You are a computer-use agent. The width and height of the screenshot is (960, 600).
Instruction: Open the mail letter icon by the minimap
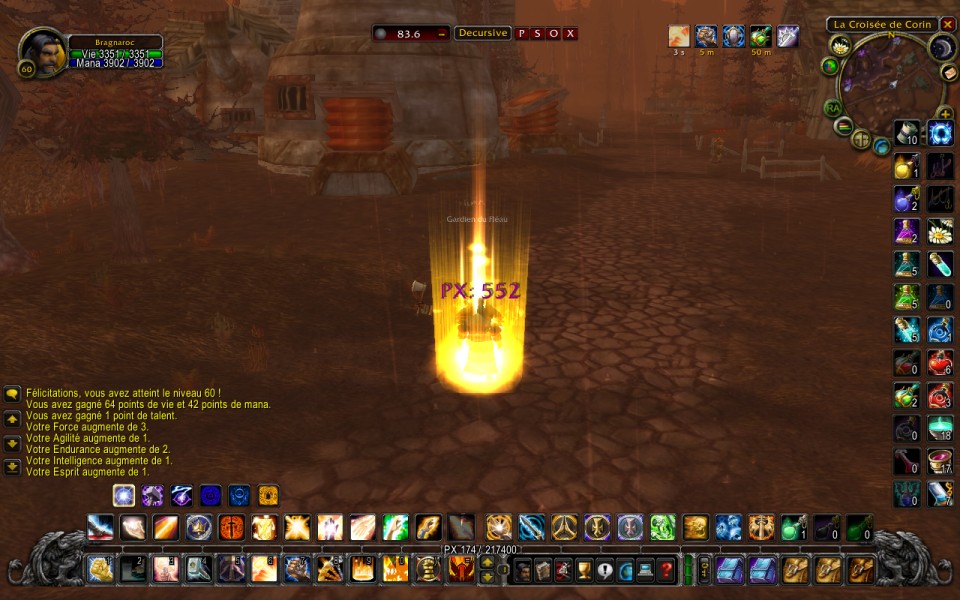click(948, 72)
